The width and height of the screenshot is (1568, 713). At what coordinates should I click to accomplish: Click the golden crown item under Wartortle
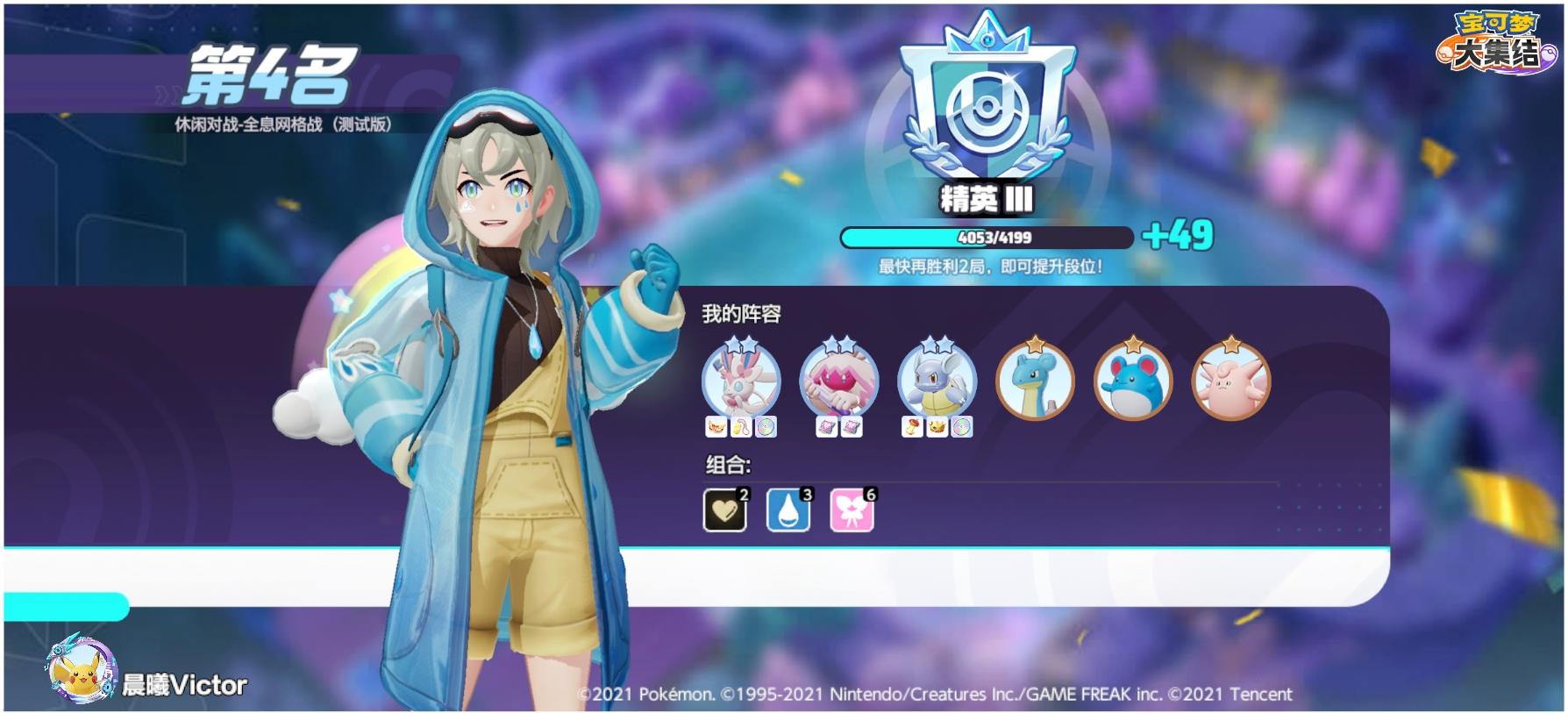[937, 428]
